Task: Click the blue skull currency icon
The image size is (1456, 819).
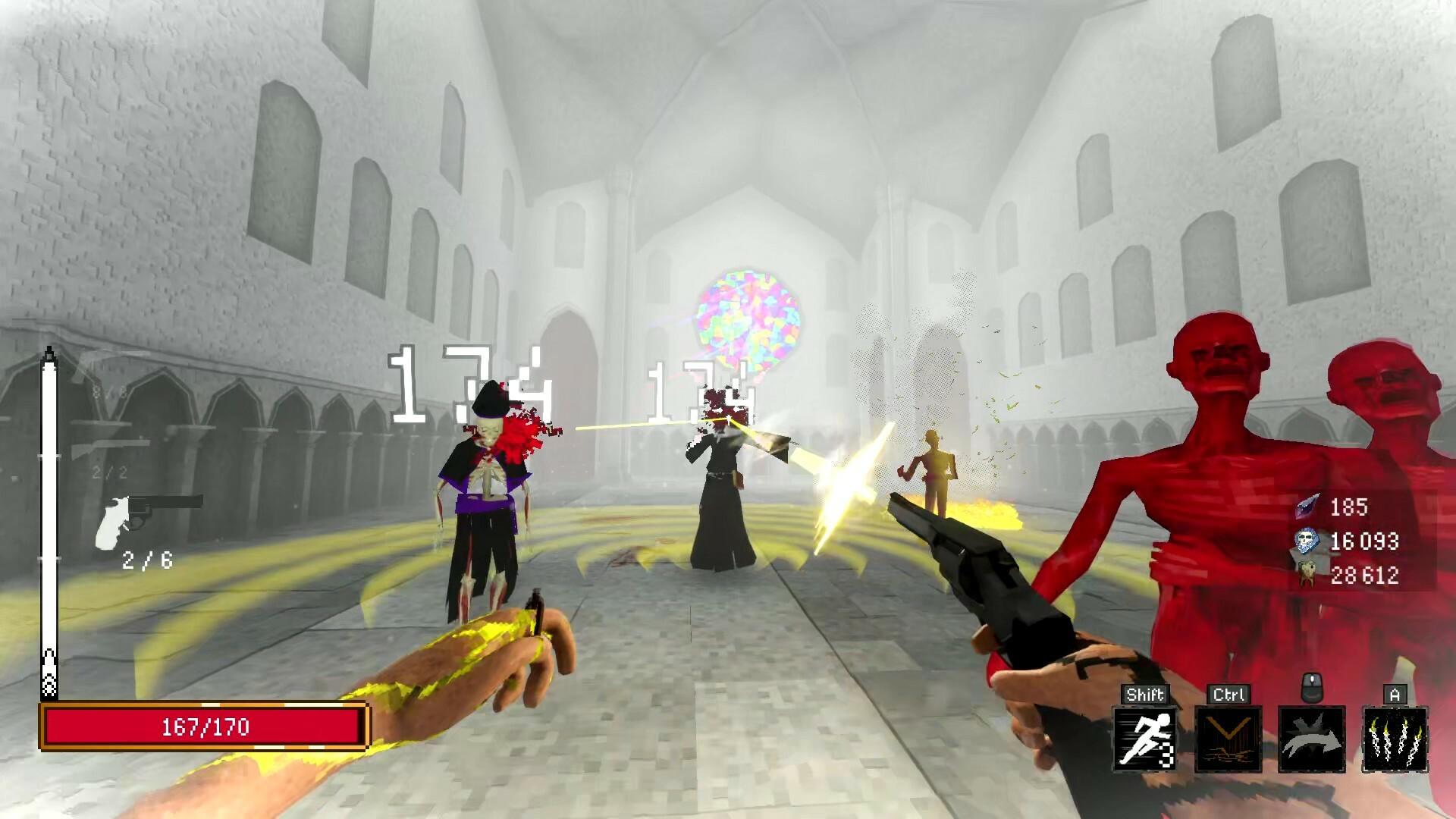Action: [1306, 541]
